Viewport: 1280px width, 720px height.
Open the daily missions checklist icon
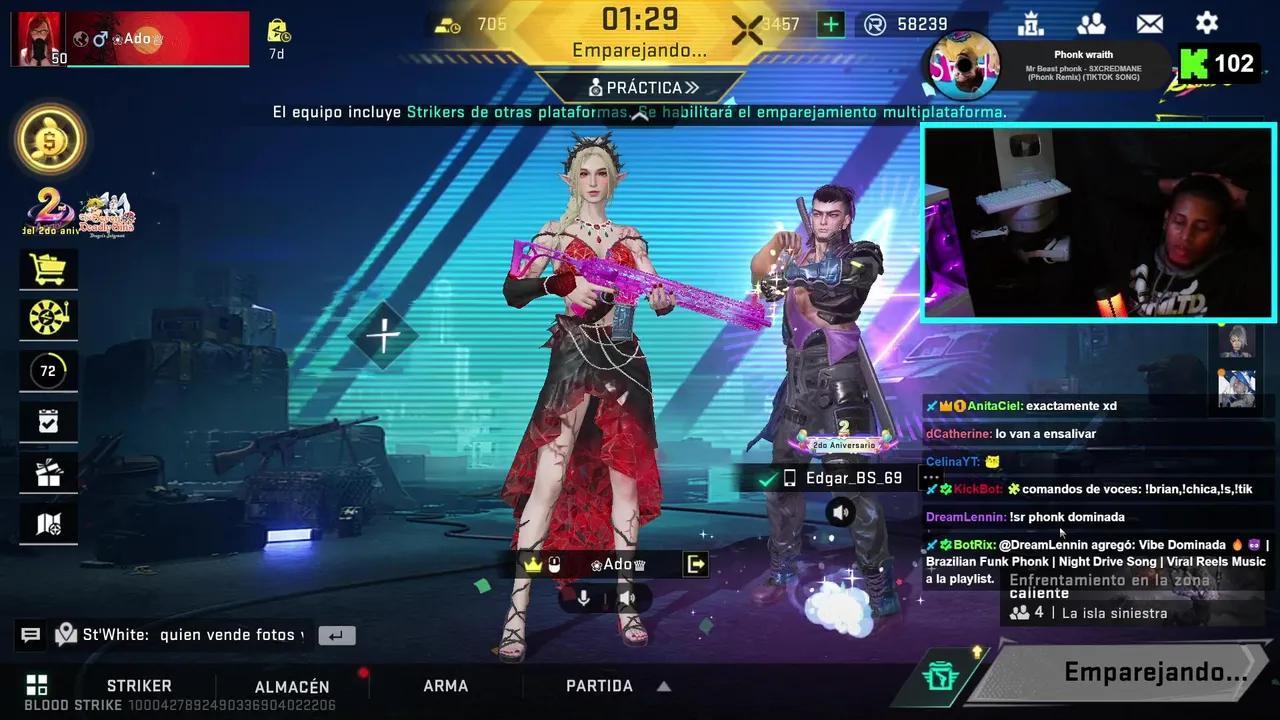[48, 421]
